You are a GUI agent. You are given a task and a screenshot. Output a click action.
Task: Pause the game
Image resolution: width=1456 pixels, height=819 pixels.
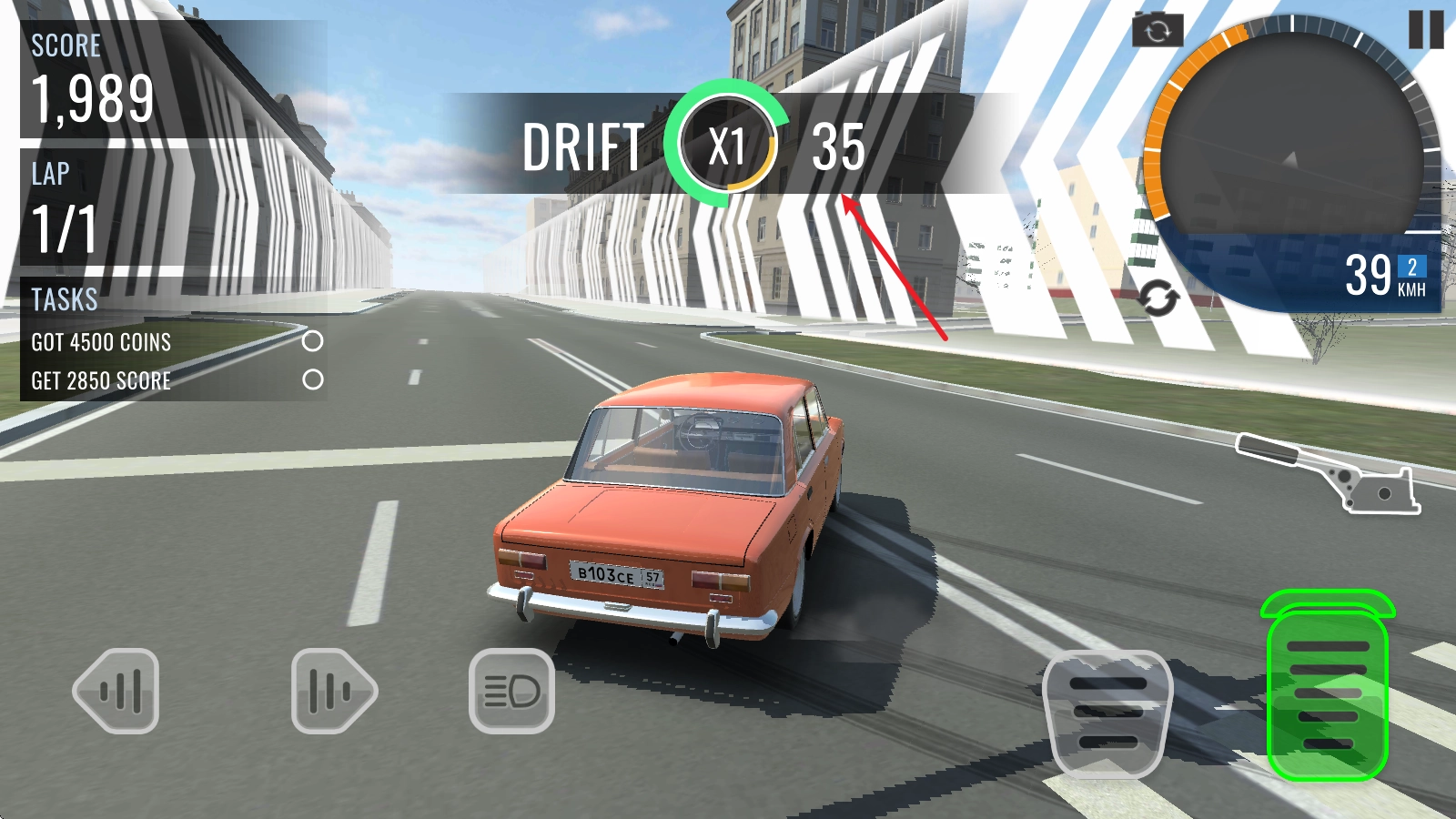(x=1425, y=29)
